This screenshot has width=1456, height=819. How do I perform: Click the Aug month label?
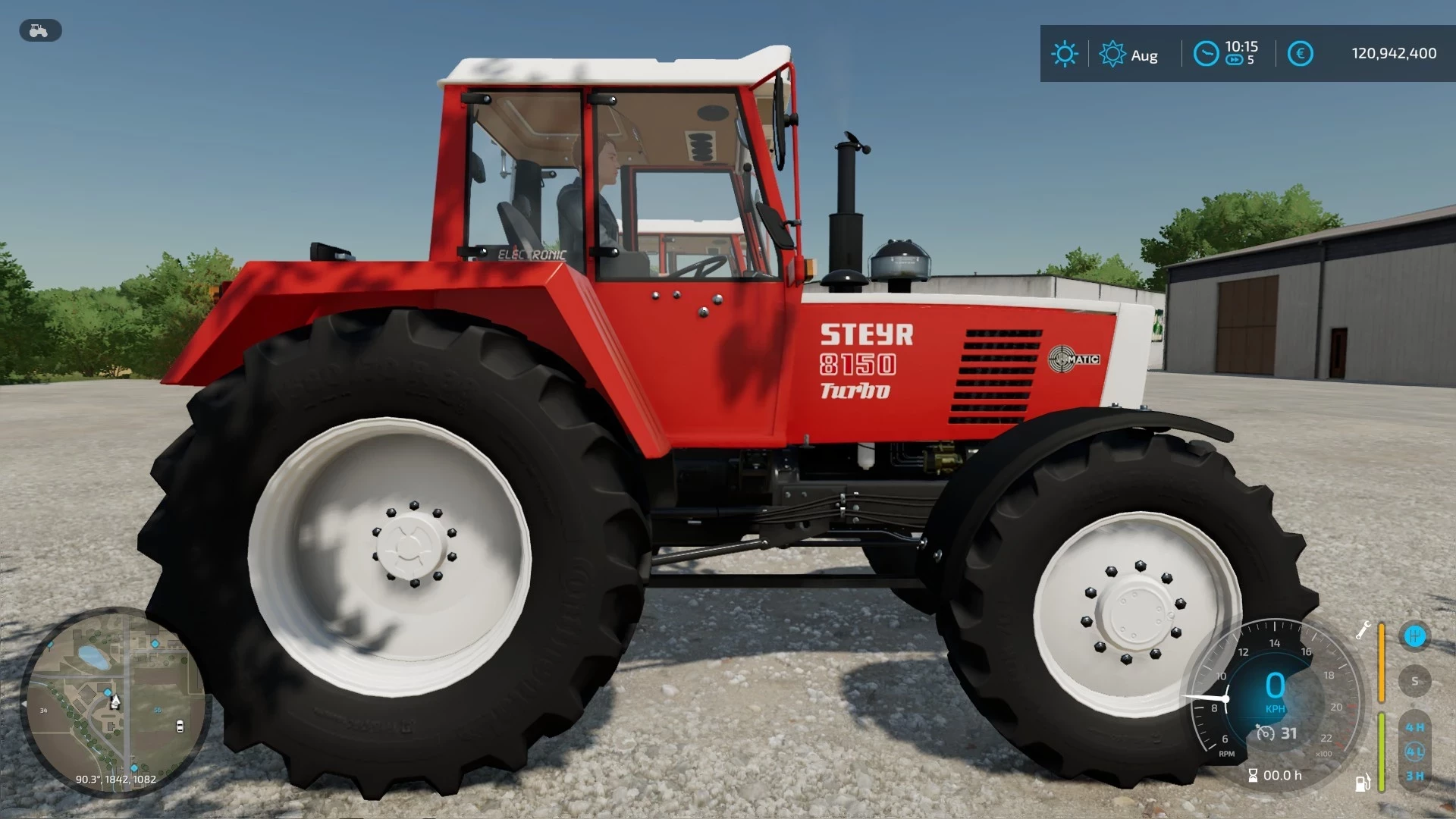(1145, 55)
